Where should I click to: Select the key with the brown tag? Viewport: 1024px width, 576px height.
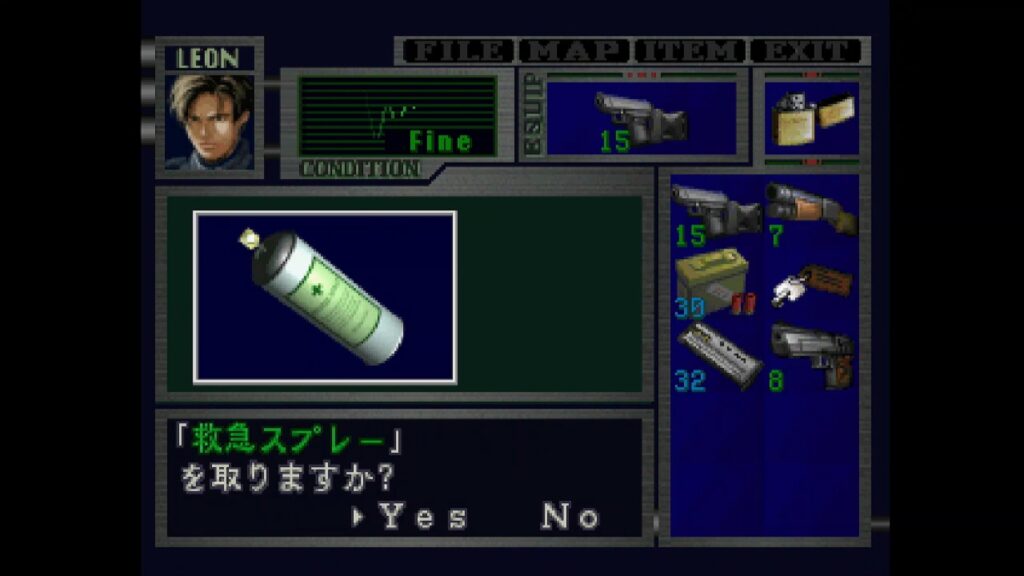(x=811, y=283)
